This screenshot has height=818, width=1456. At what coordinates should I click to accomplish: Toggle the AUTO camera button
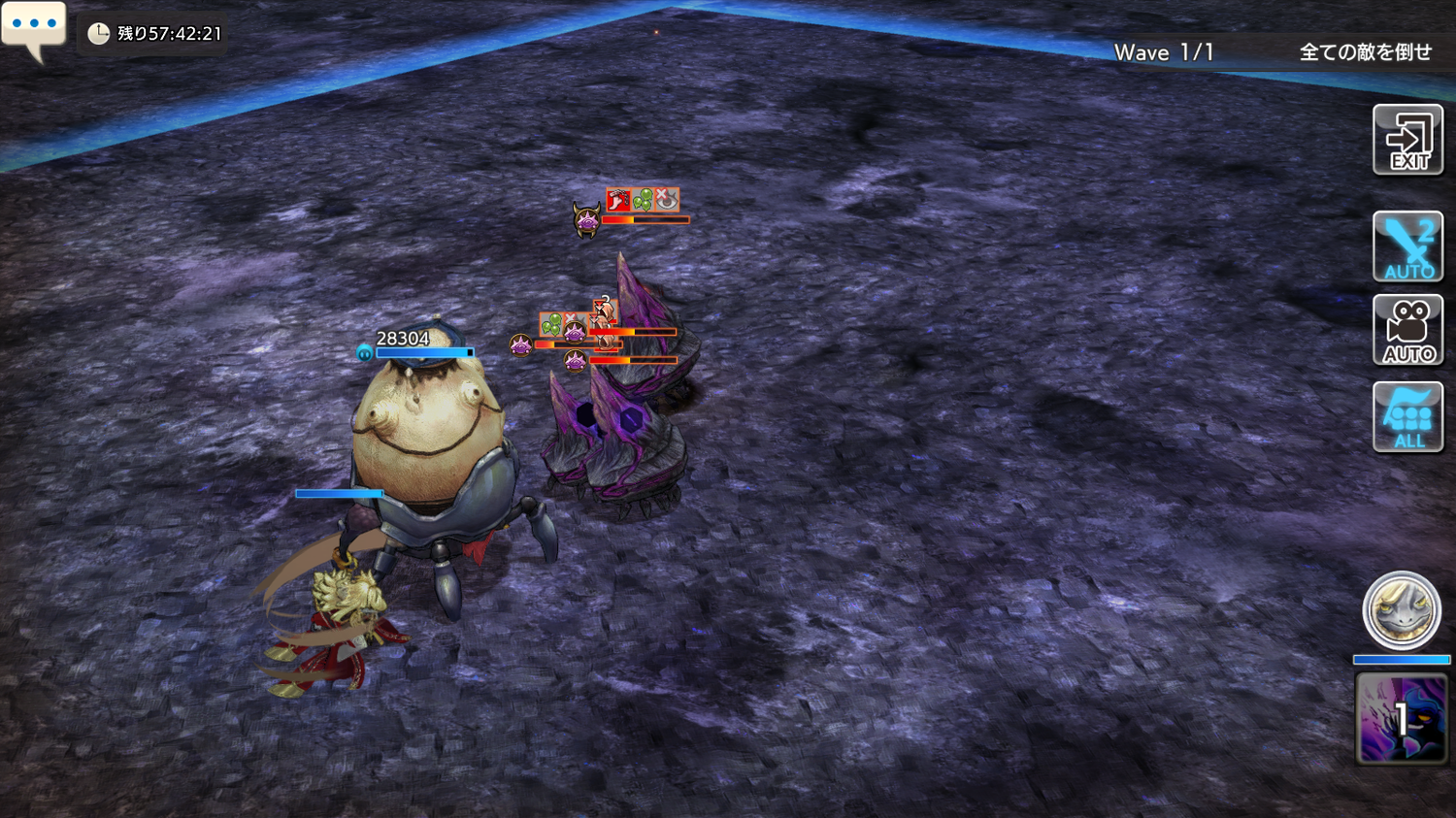[1407, 331]
